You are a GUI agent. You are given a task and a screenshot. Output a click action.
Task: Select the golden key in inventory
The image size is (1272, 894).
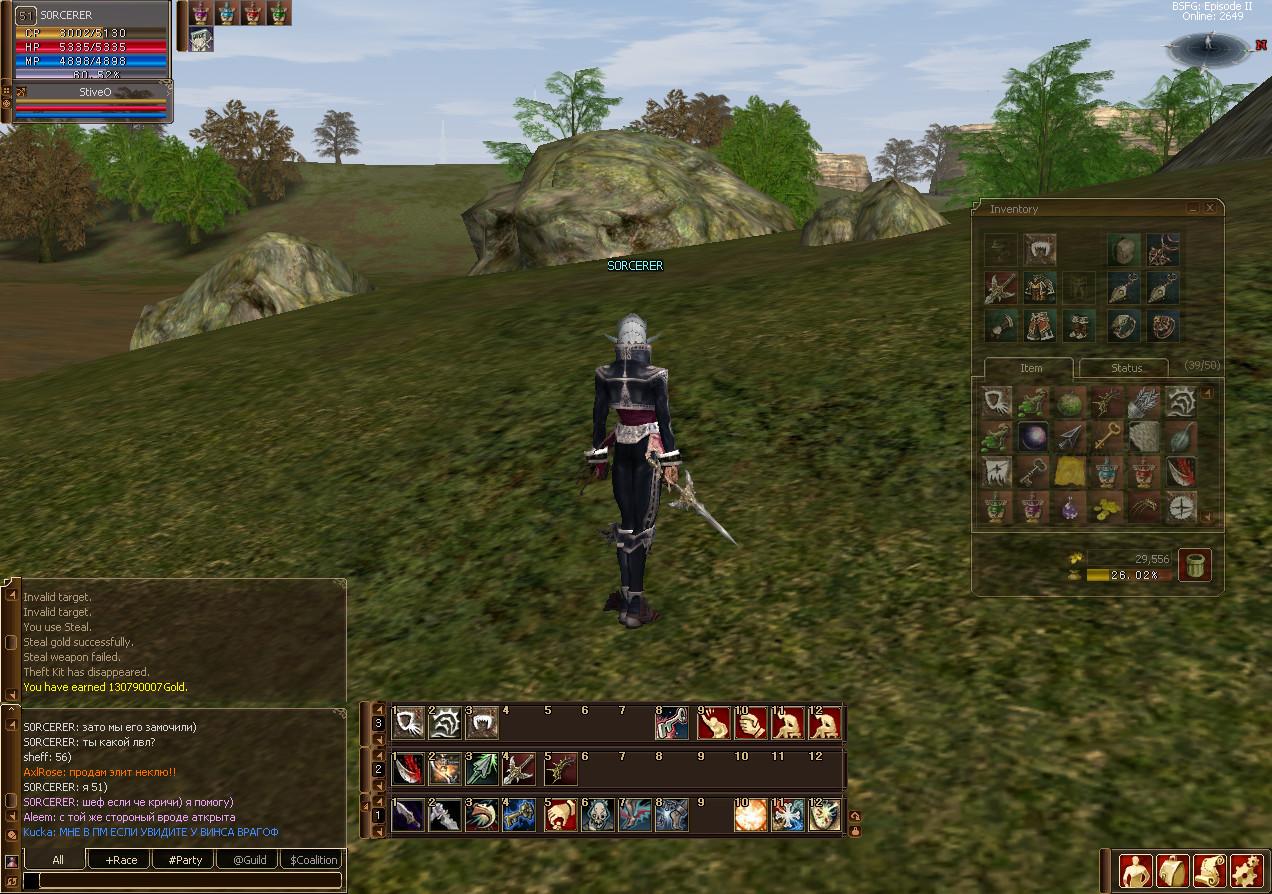pos(1105,436)
